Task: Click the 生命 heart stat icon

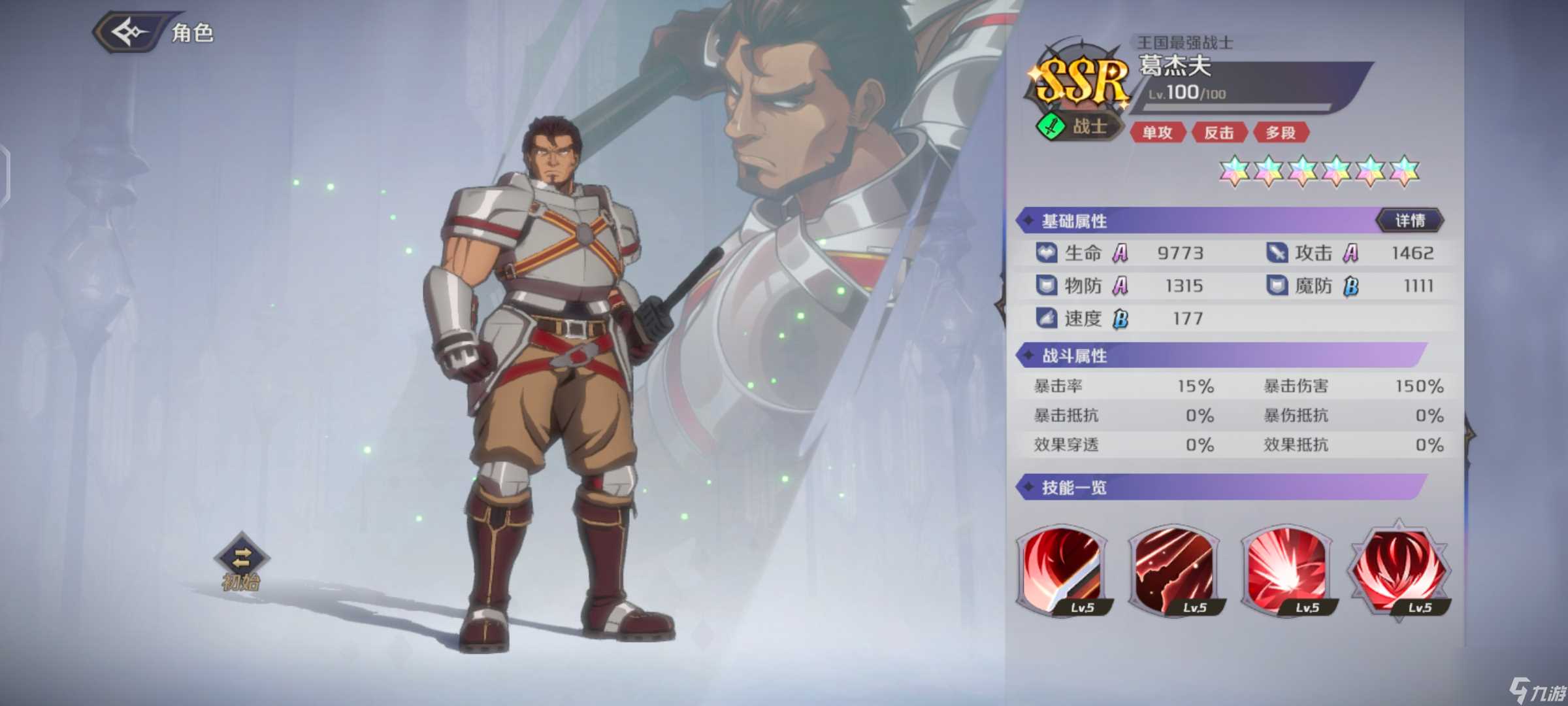Action: (1046, 252)
